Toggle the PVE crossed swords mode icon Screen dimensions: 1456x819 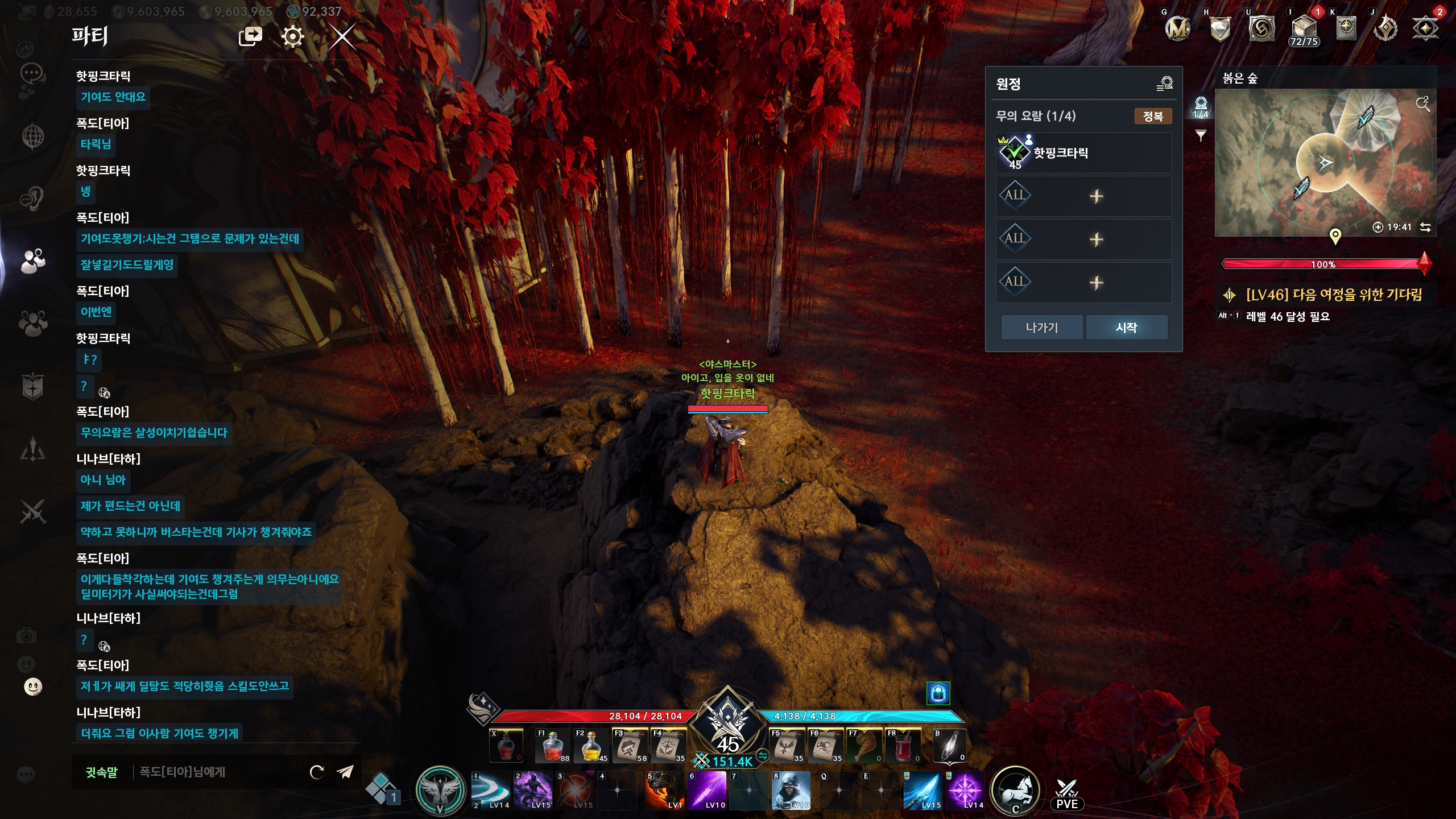tap(1066, 794)
